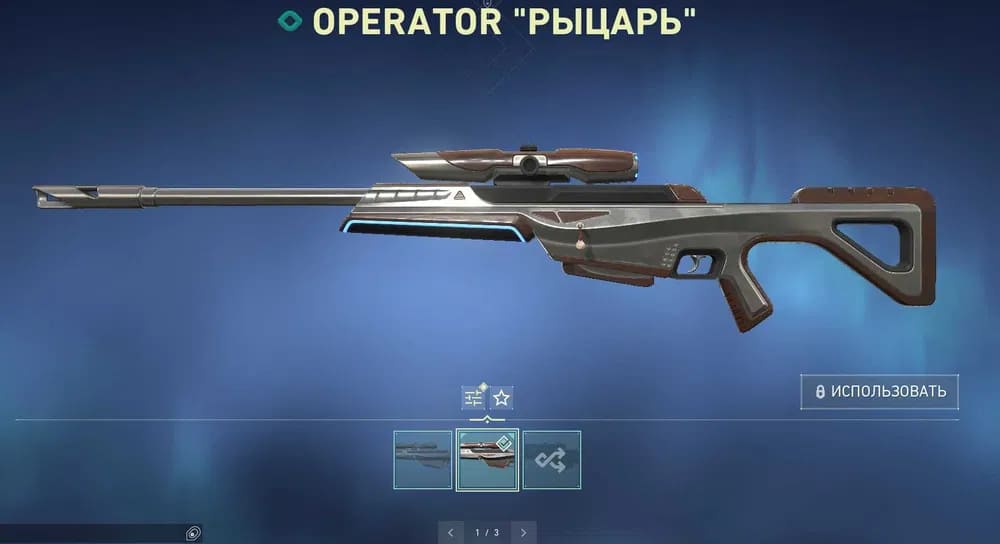Select the default Operator skin thumbnail
Viewport: 1000px width, 544px height.
422,459
